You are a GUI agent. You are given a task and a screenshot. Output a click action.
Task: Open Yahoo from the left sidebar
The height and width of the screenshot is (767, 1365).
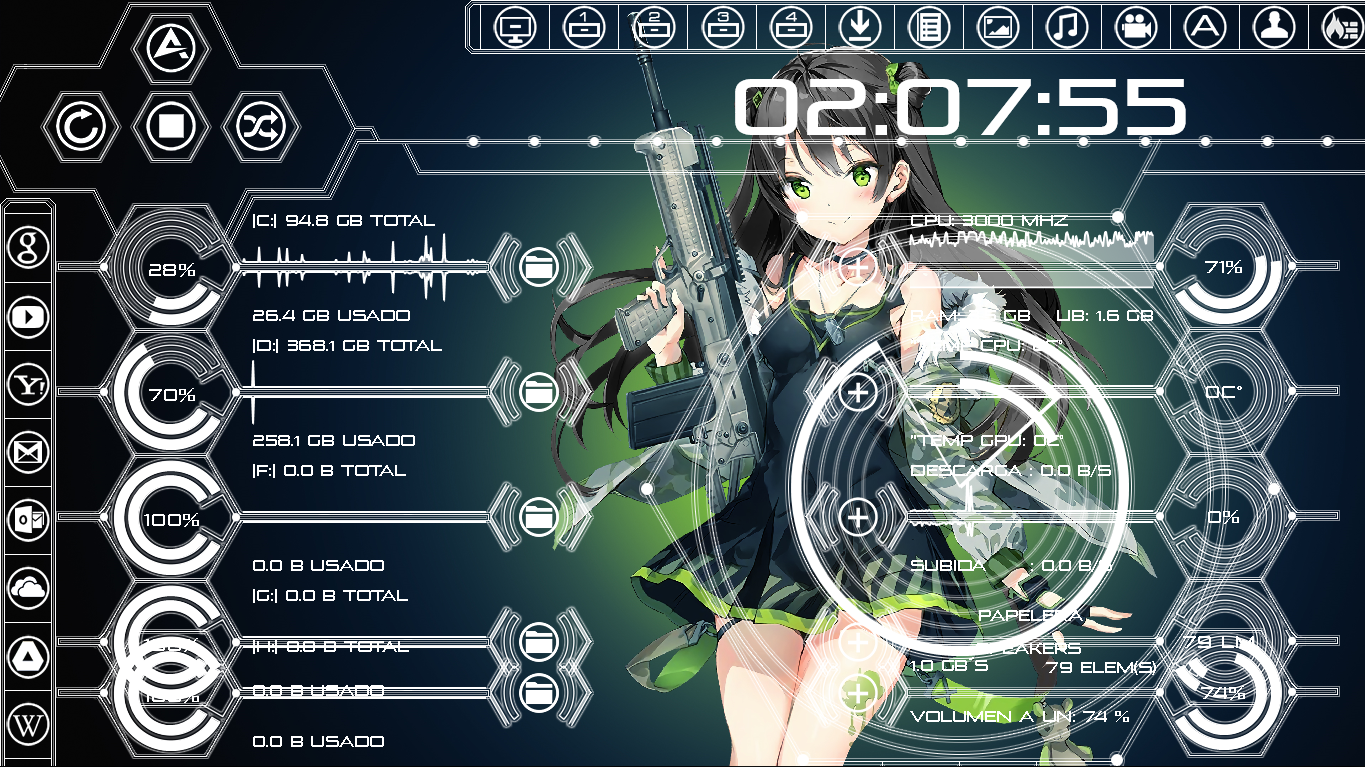pos(28,385)
